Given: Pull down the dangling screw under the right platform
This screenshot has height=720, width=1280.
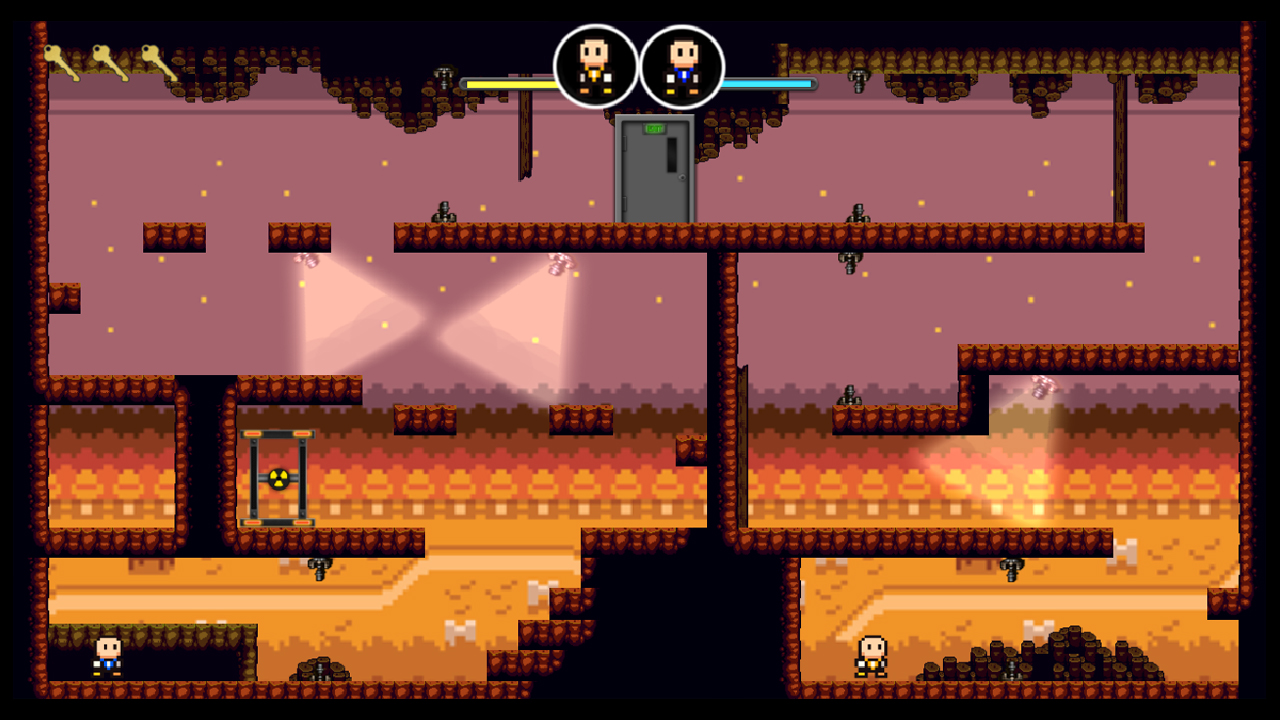Looking at the screenshot, I should (849, 262).
